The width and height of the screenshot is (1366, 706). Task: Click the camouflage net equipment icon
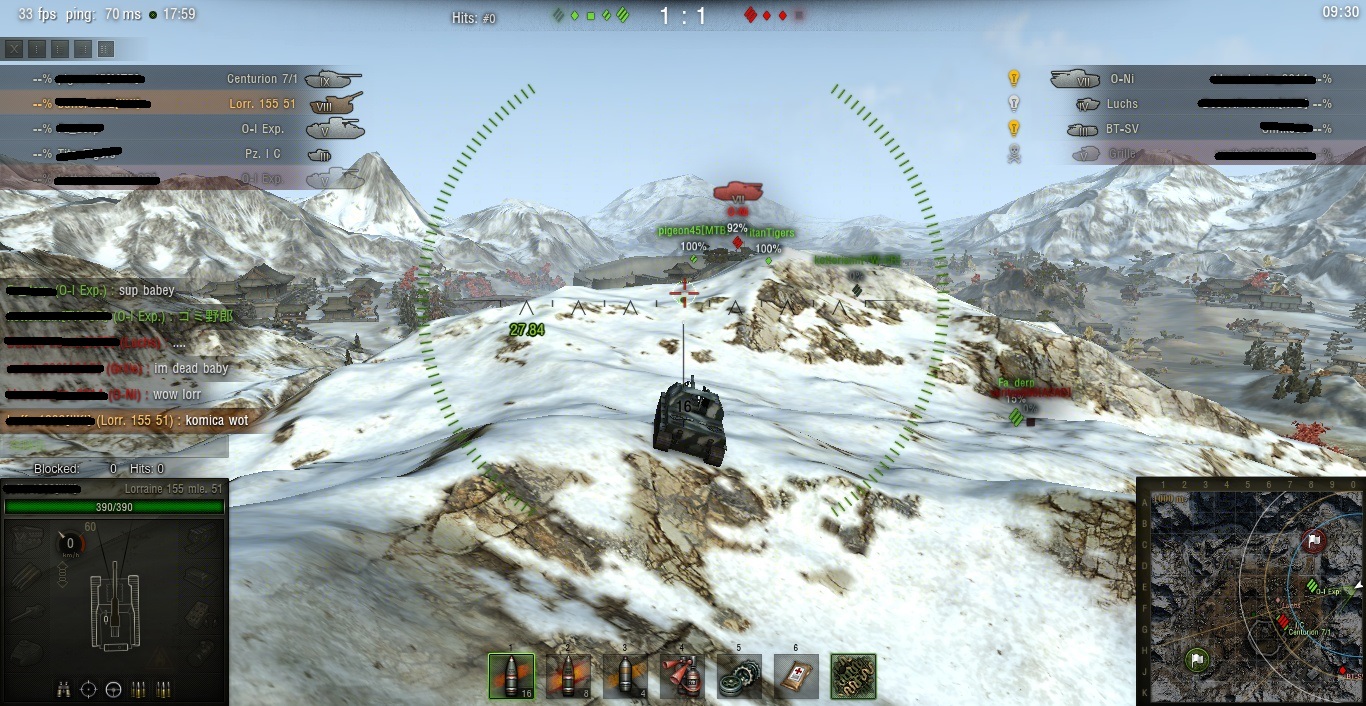tap(853, 676)
